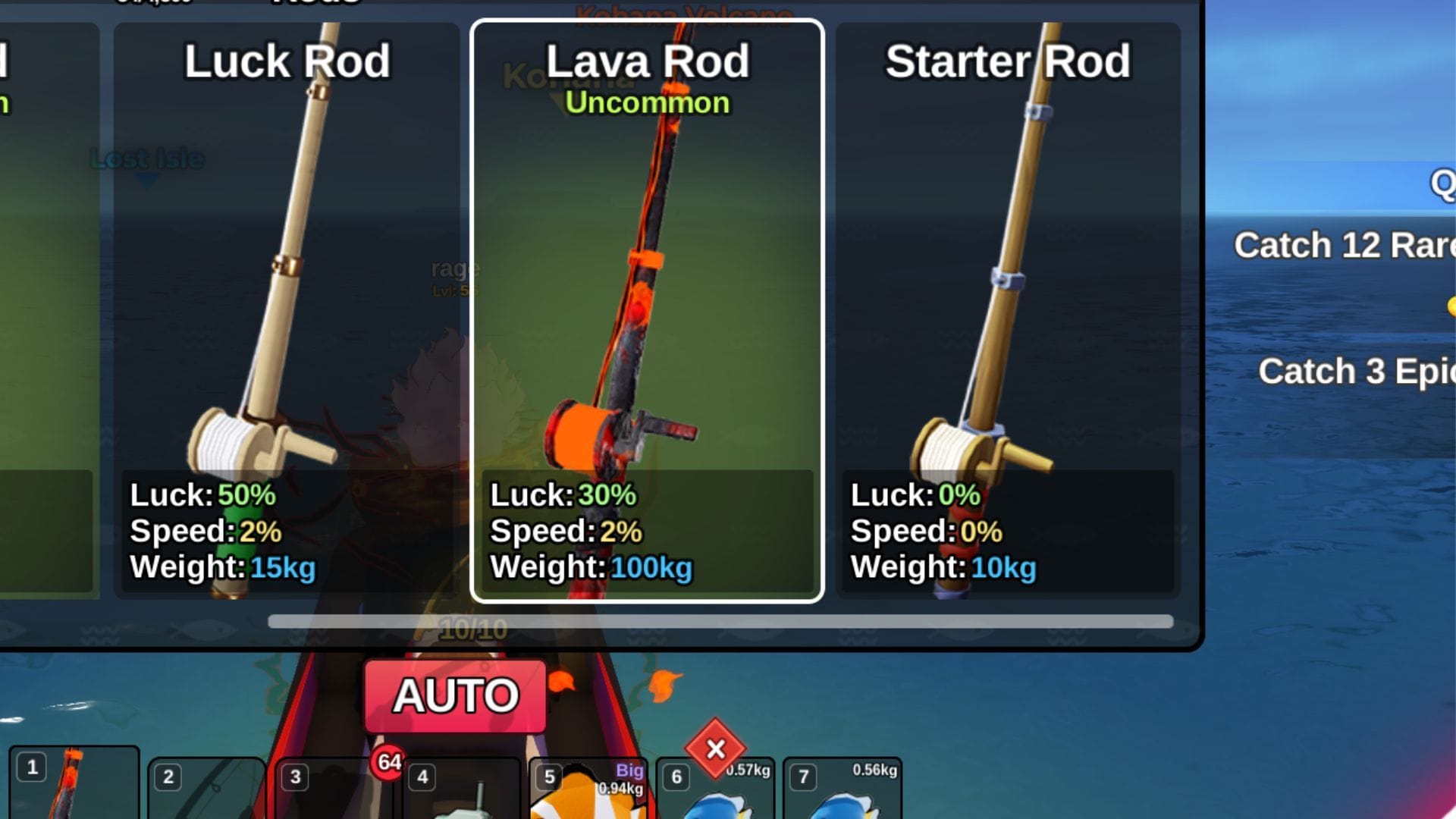The width and height of the screenshot is (1456, 819).
Task: Select the 0.56kg fish in slot 7
Action: pos(842,792)
